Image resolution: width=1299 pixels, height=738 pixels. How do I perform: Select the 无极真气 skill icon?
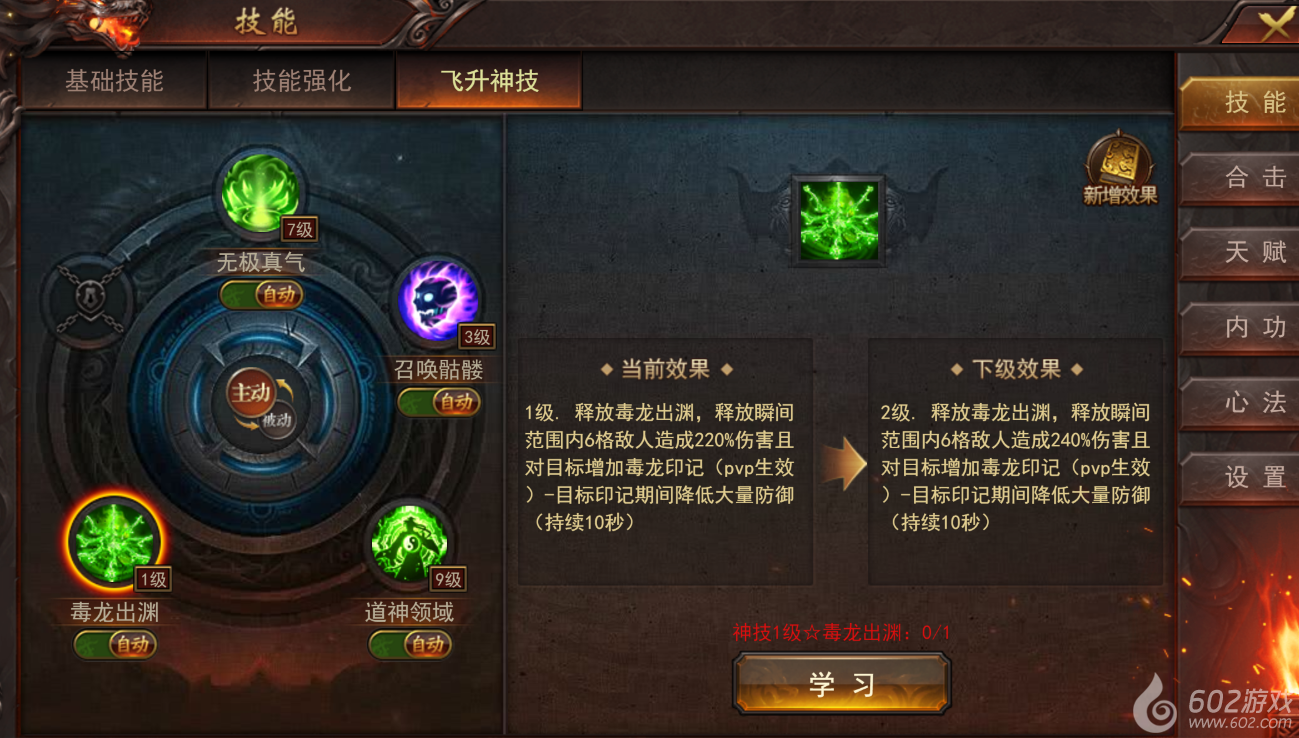259,191
